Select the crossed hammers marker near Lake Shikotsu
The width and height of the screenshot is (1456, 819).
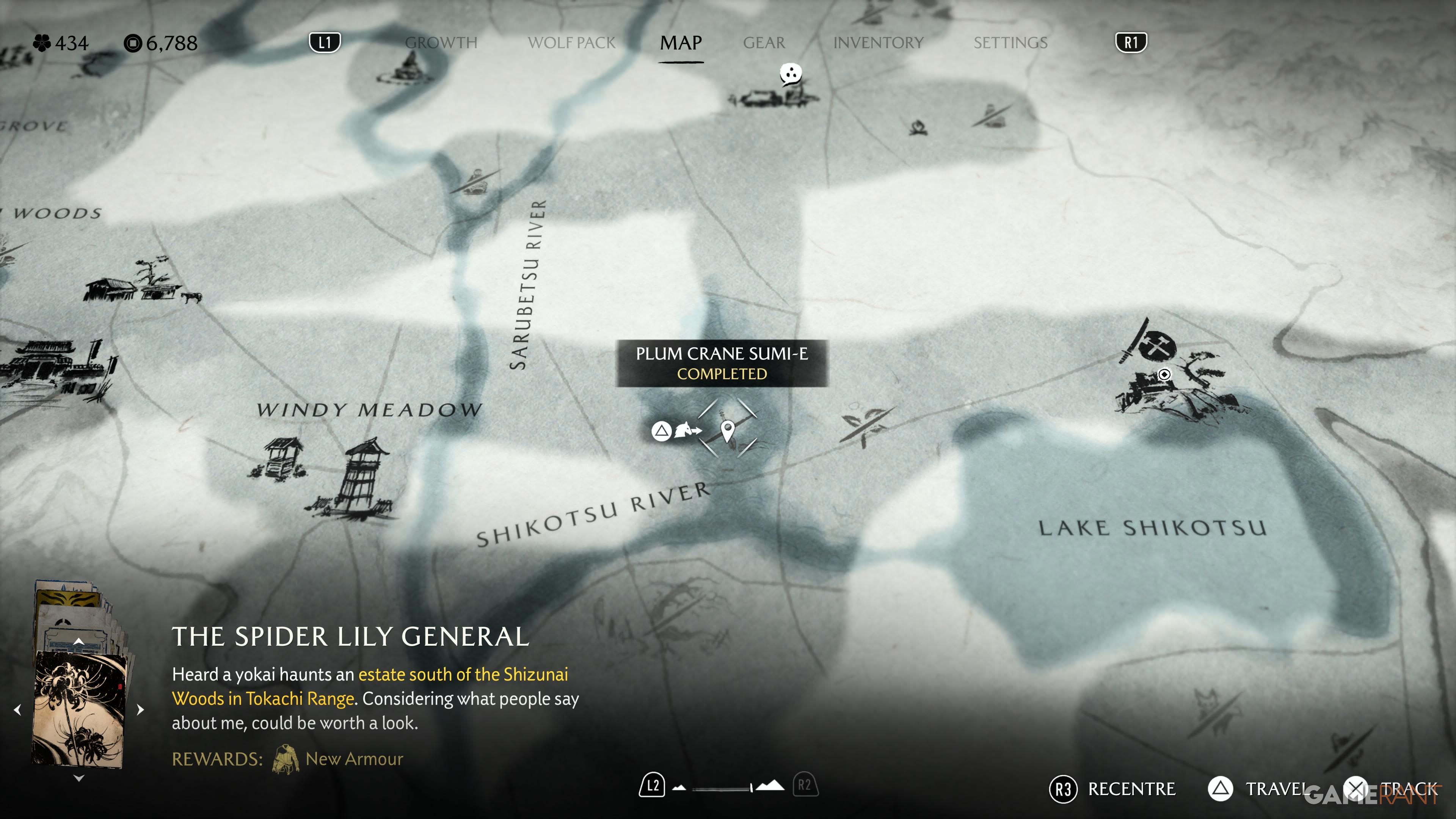coord(1156,345)
